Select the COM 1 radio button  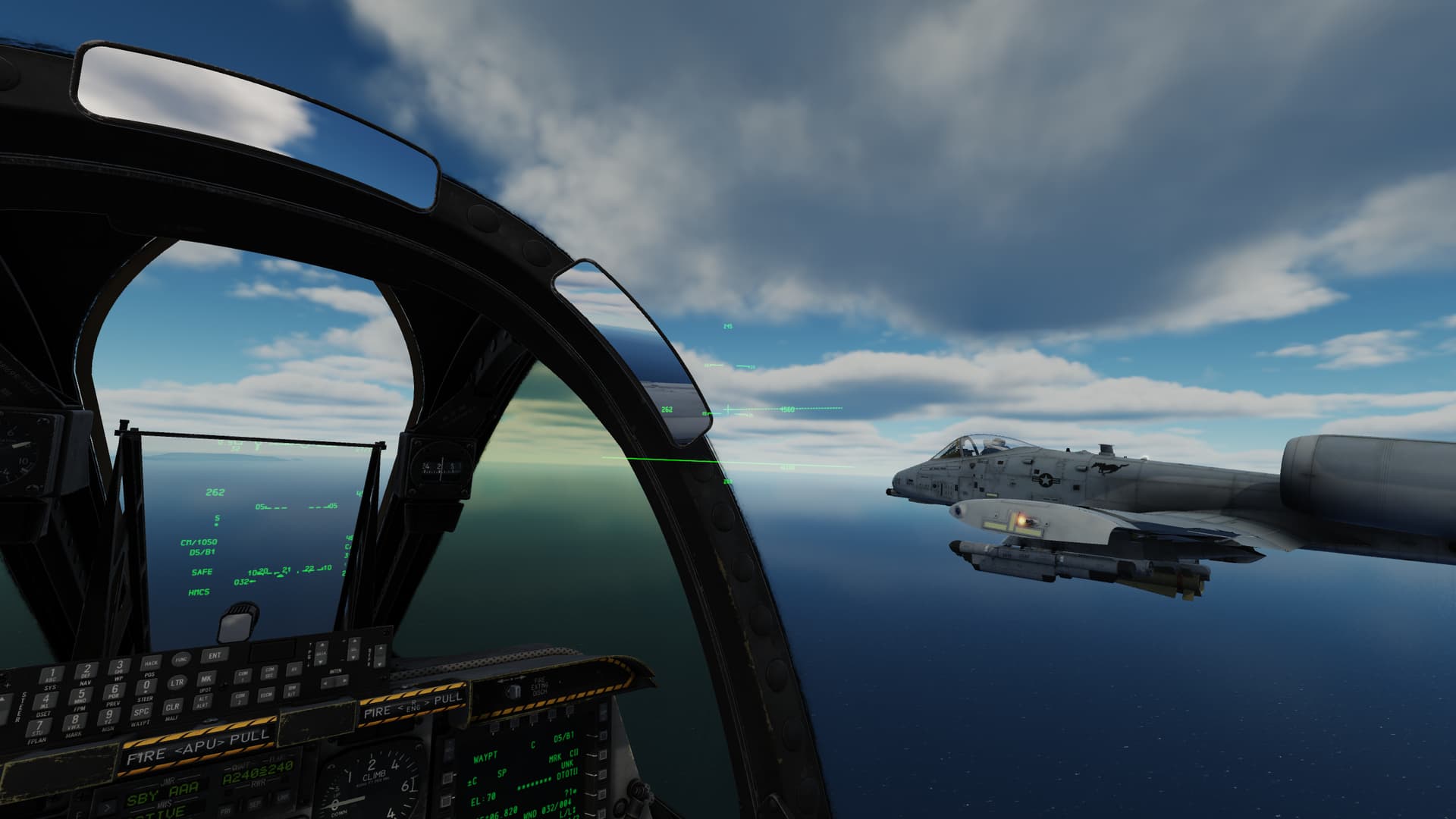(x=243, y=675)
